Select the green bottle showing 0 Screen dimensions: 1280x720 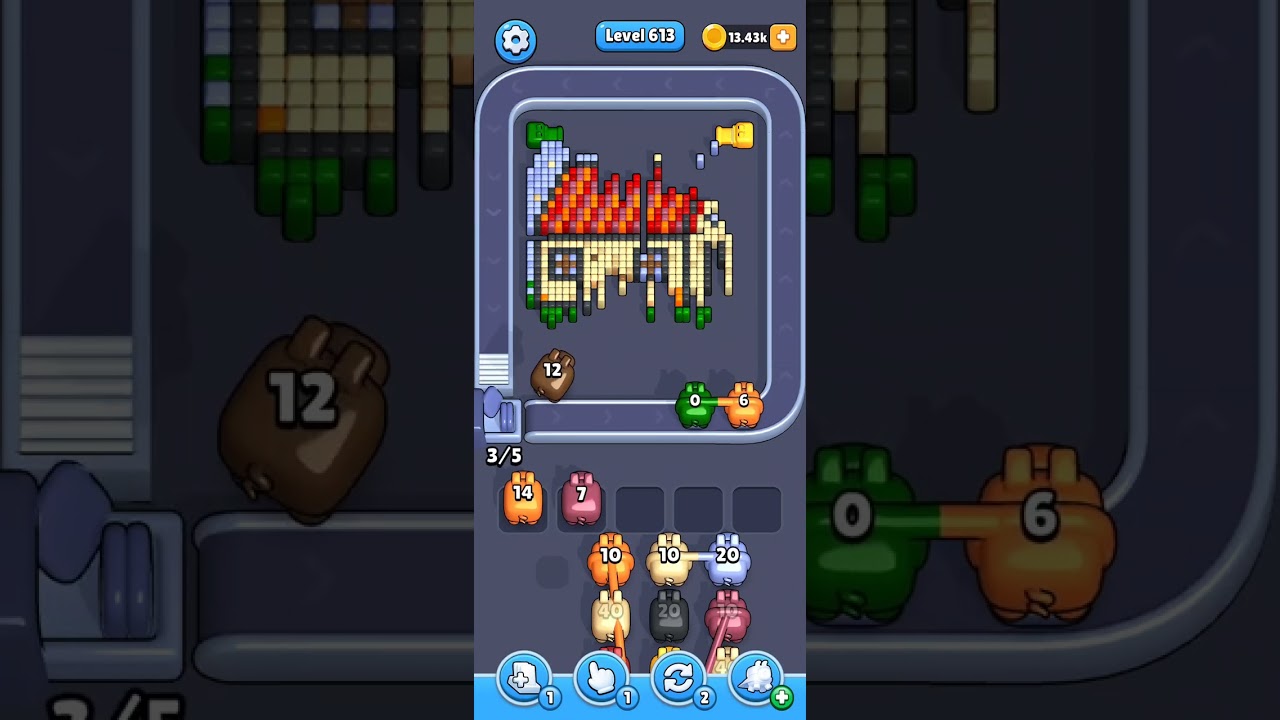tap(697, 406)
